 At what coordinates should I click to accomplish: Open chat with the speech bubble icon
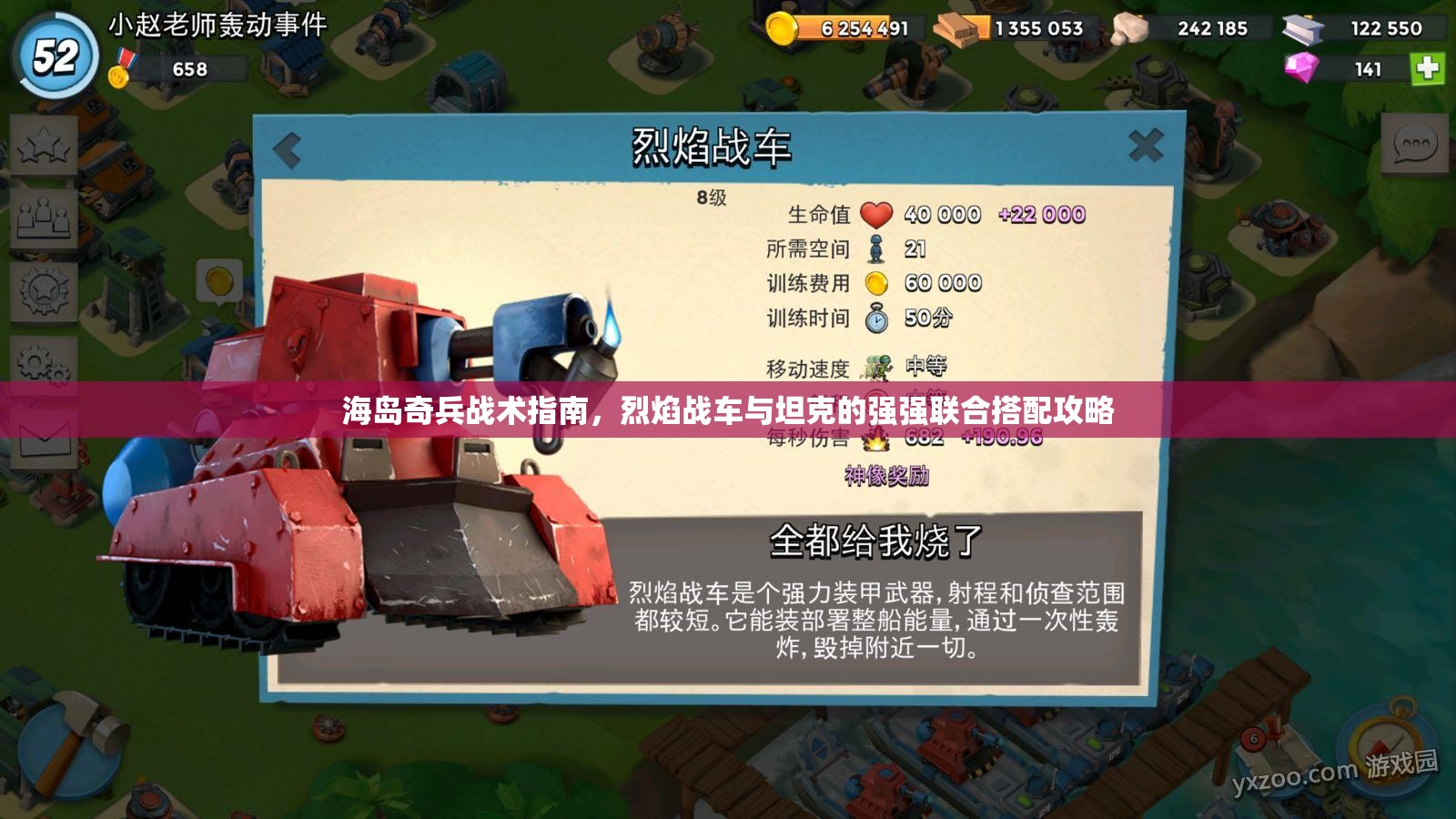tap(1413, 141)
